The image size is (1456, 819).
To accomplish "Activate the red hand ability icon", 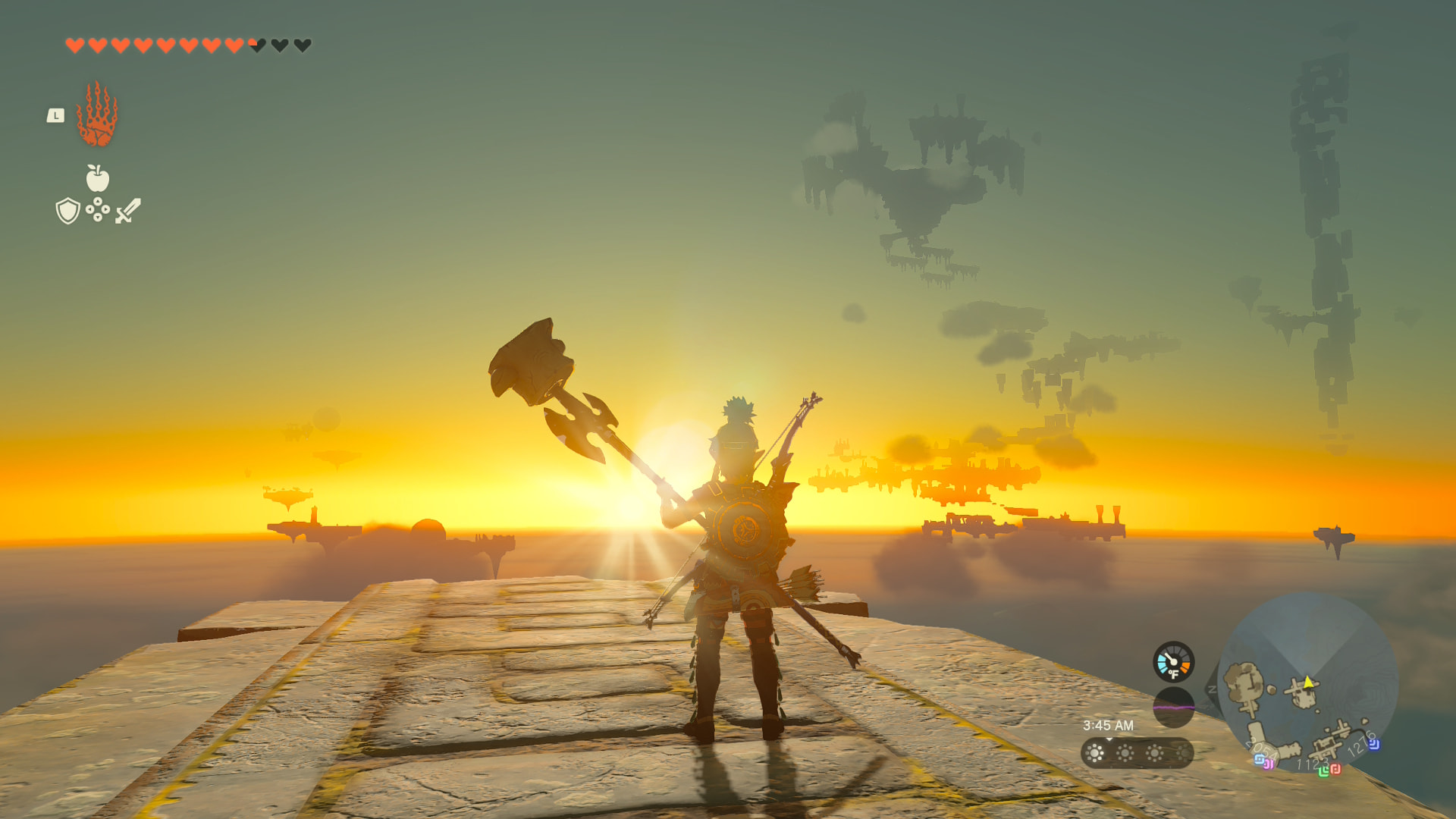I will click(x=97, y=115).
